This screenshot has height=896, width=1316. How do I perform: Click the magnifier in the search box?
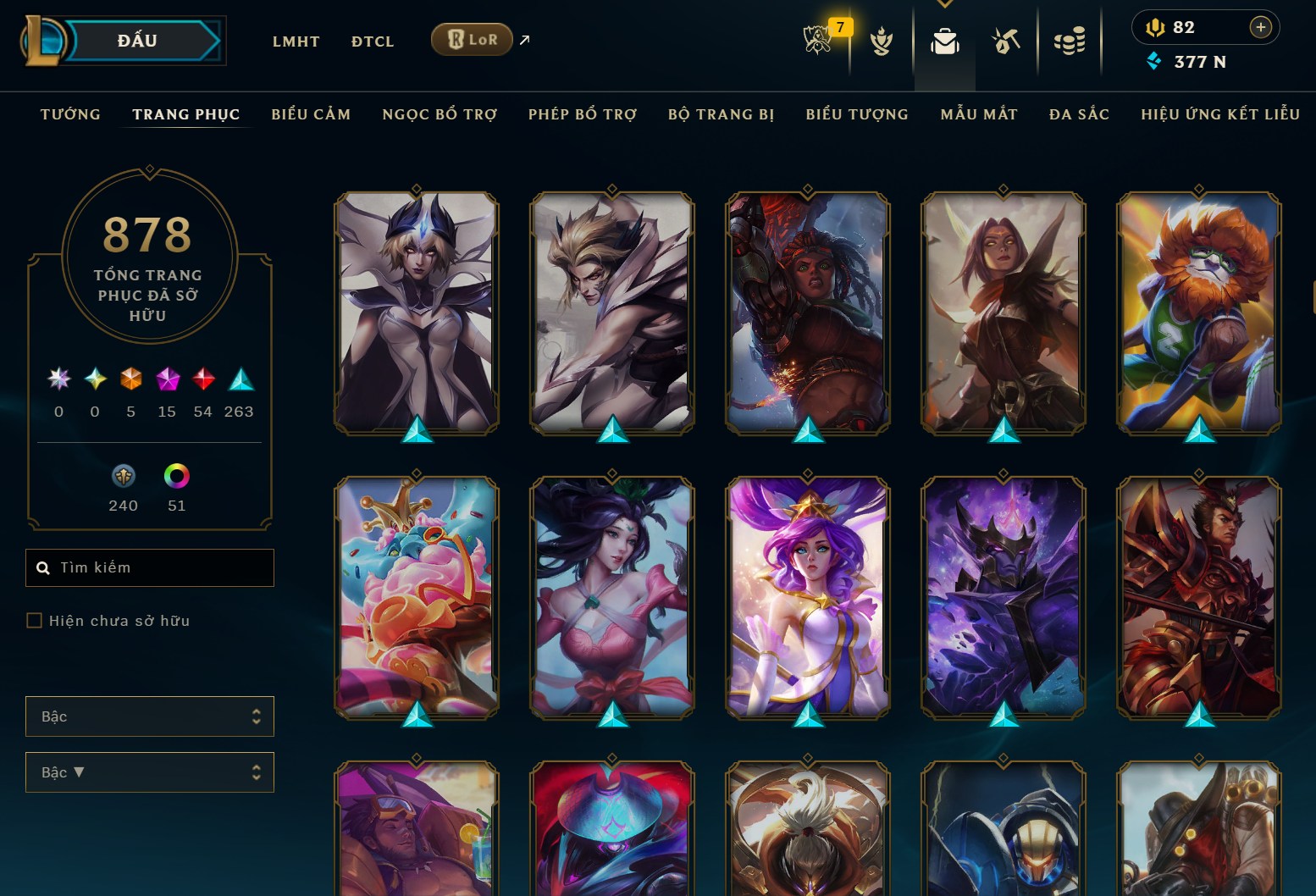[43, 567]
